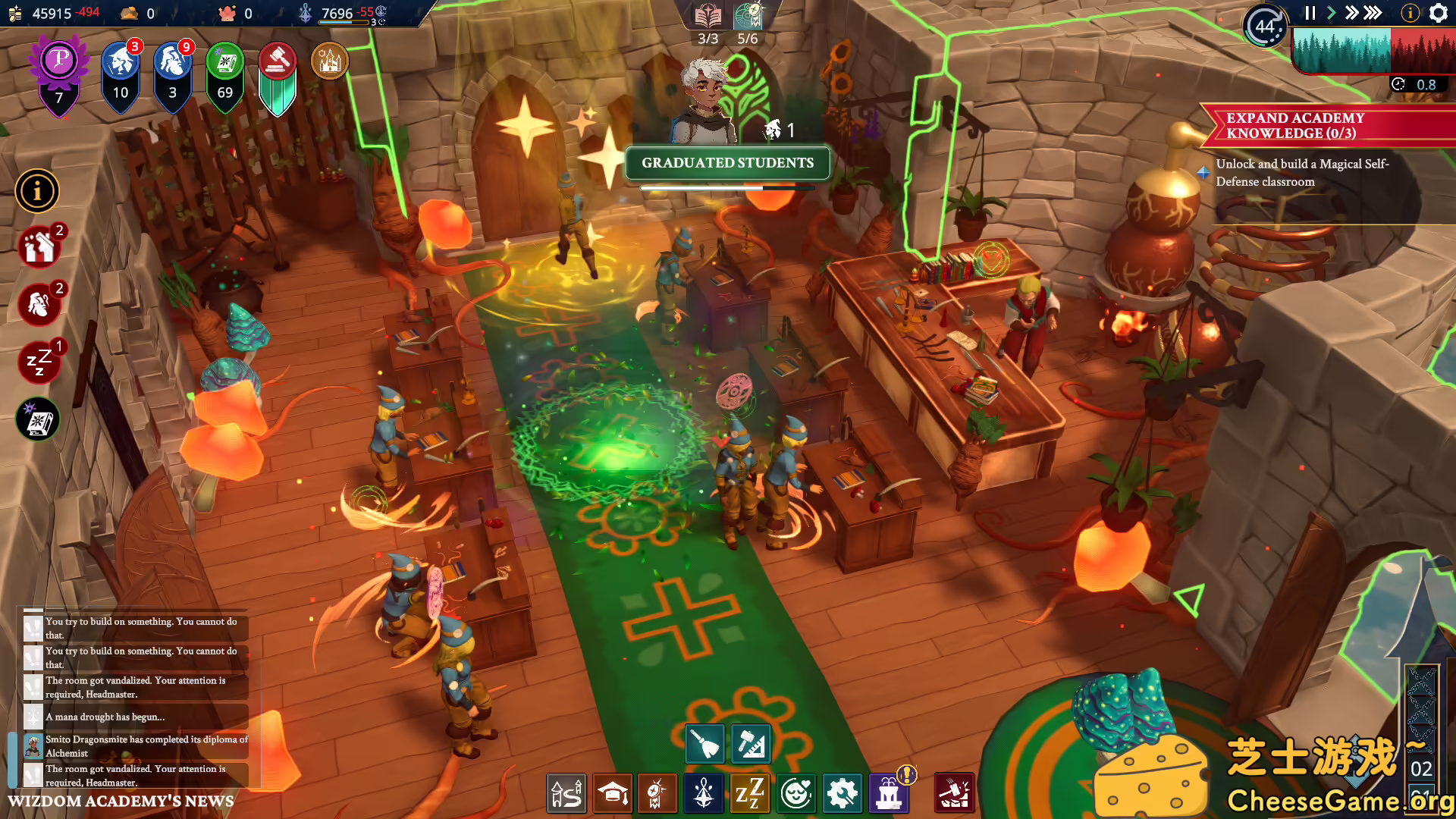Image resolution: width=1456 pixels, height=819 pixels.
Task: Pause the game speed
Action: pyautogui.click(x=1310, y=13)
